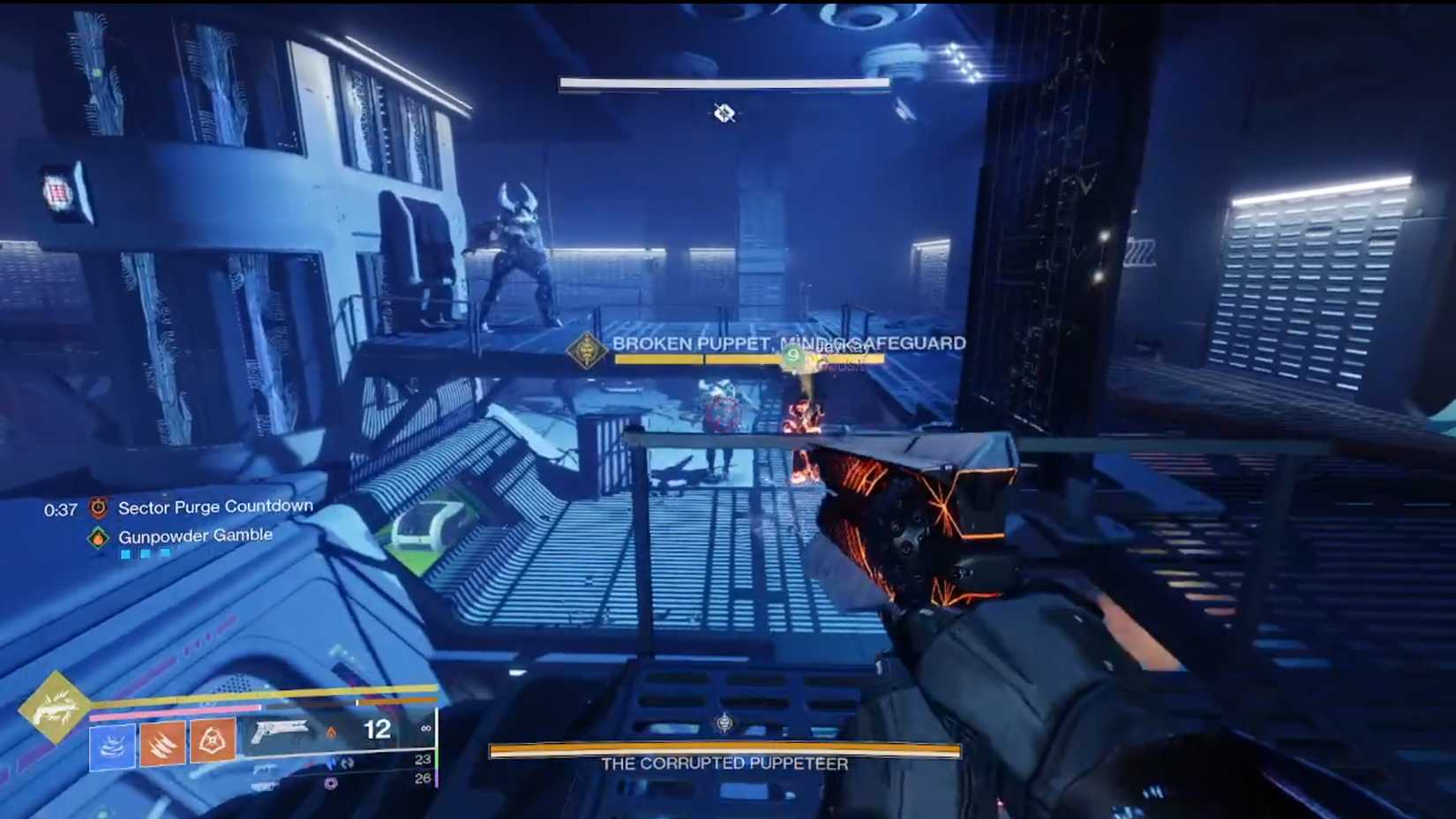Toggle the first Gunpowder Gamble charge square

click(x=125, y=552)
